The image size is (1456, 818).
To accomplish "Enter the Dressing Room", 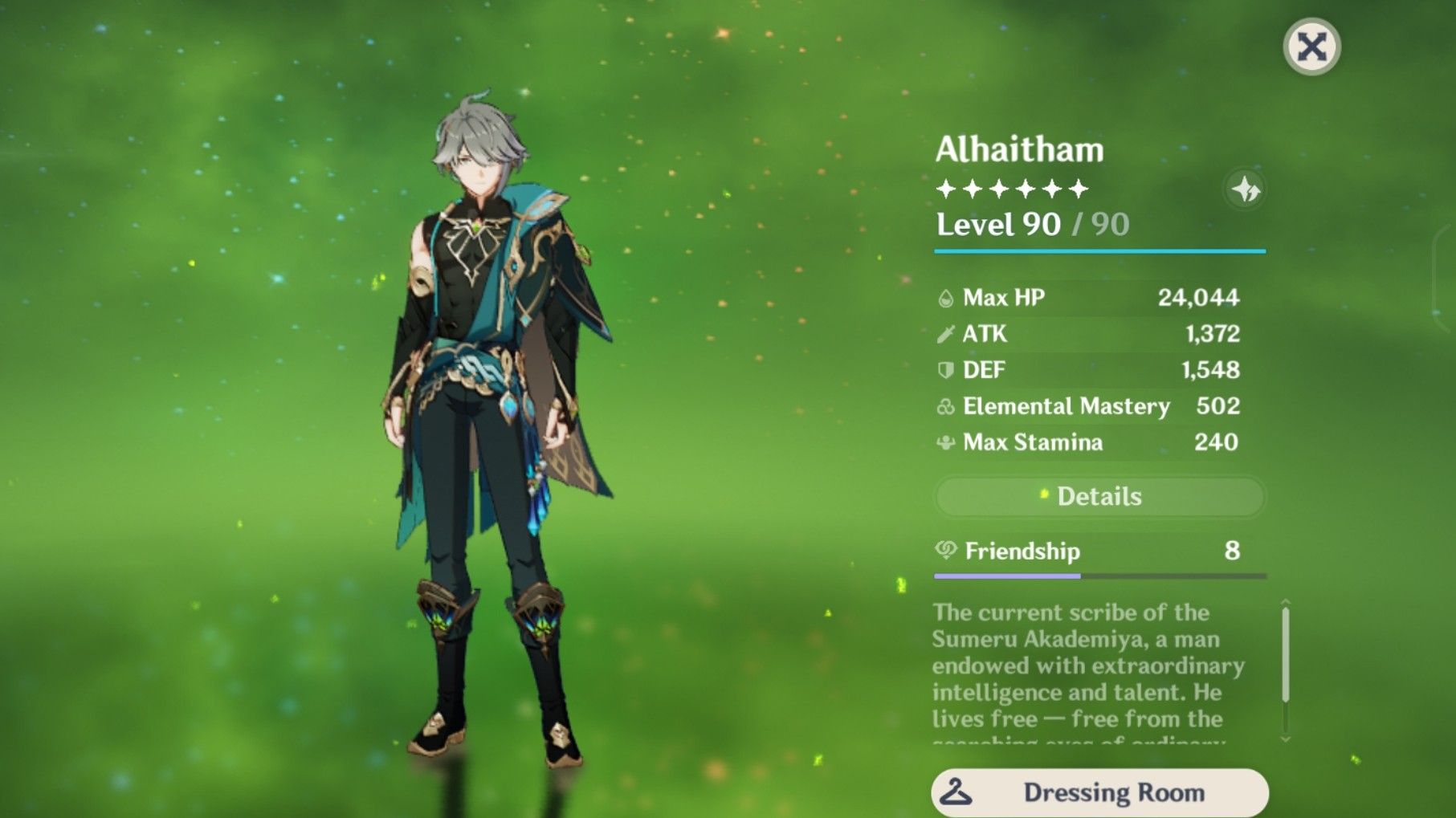I will point(1100,793).
